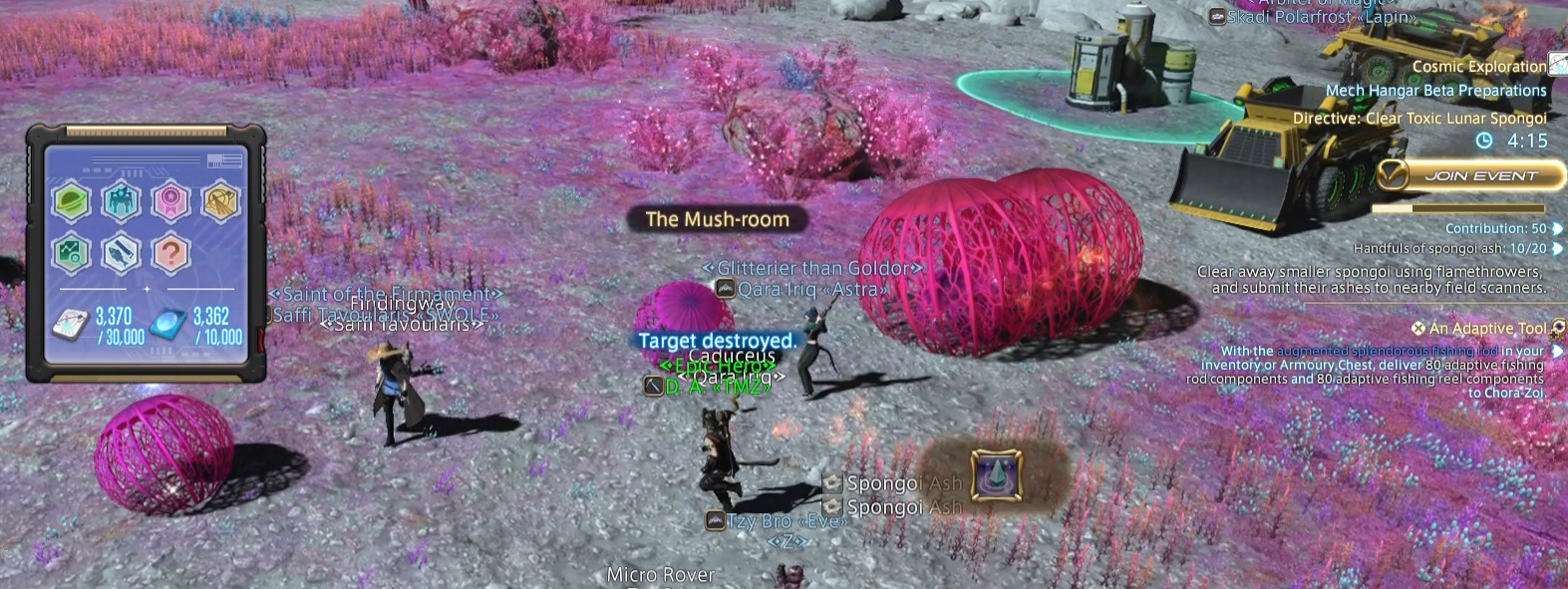1568x589 pixels.
Task: Use the glowing blue action icon near Spongoi Ash
Action: [x=996, y=474]
